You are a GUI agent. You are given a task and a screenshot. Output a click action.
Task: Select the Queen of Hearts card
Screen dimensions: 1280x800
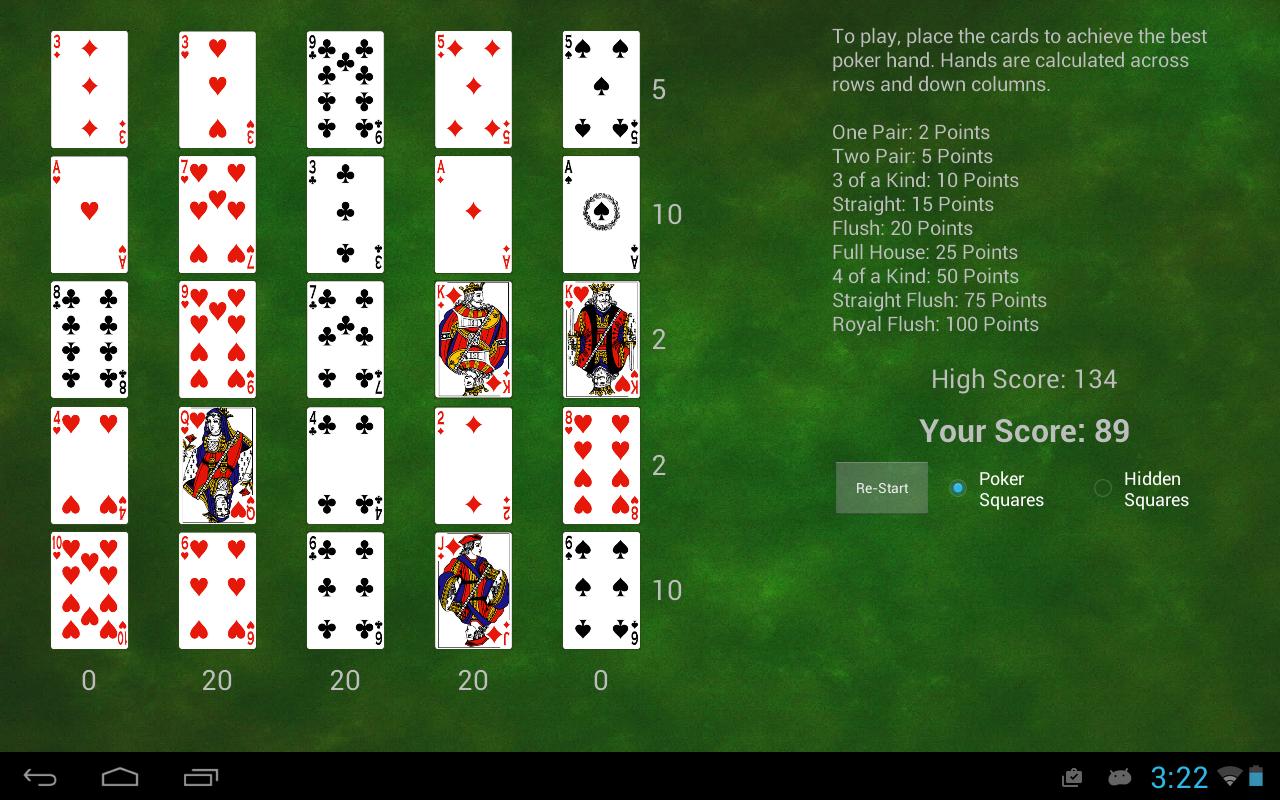(x=217, y=465)
